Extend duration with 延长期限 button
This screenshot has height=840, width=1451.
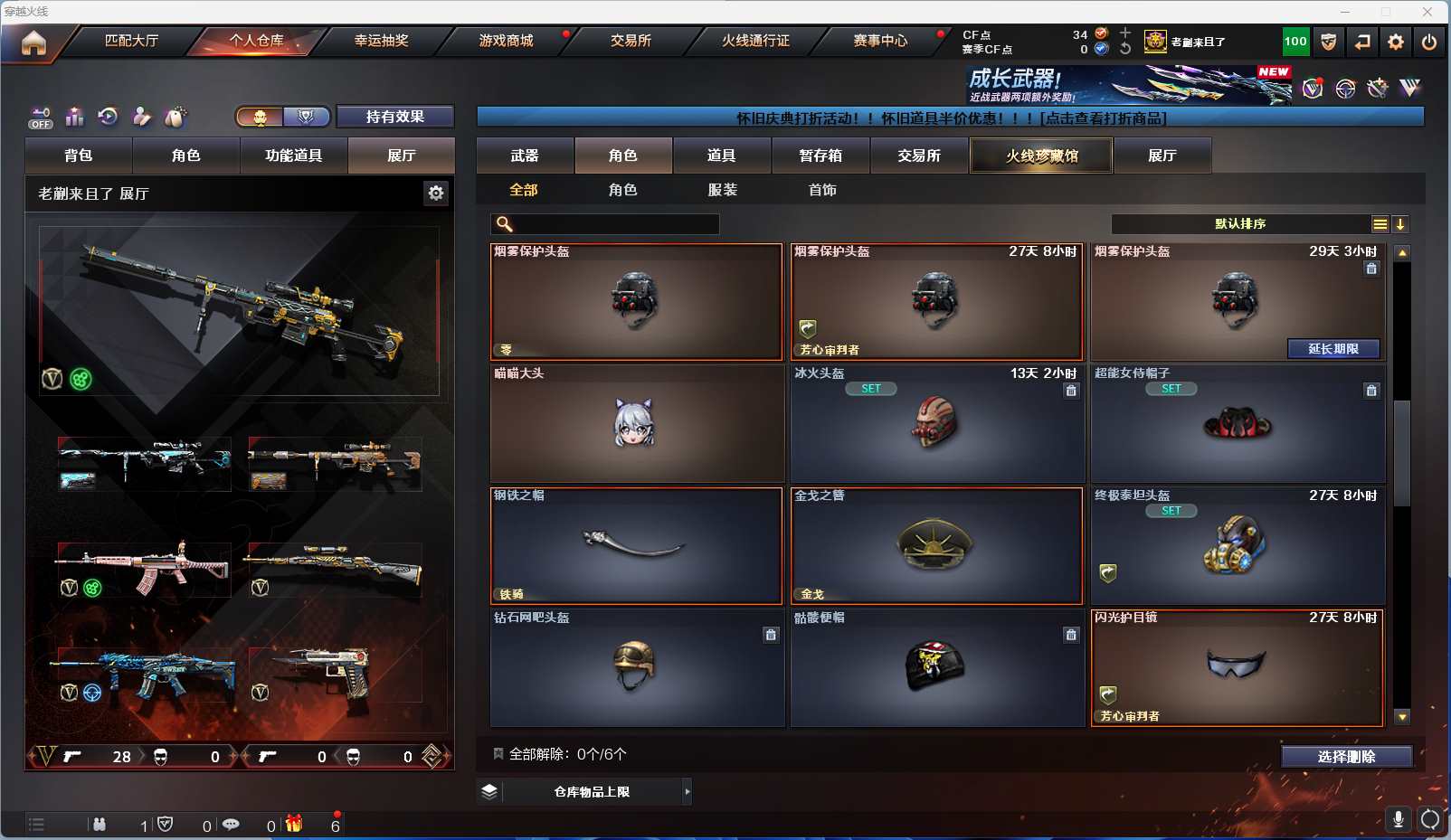pos(1333,349)
